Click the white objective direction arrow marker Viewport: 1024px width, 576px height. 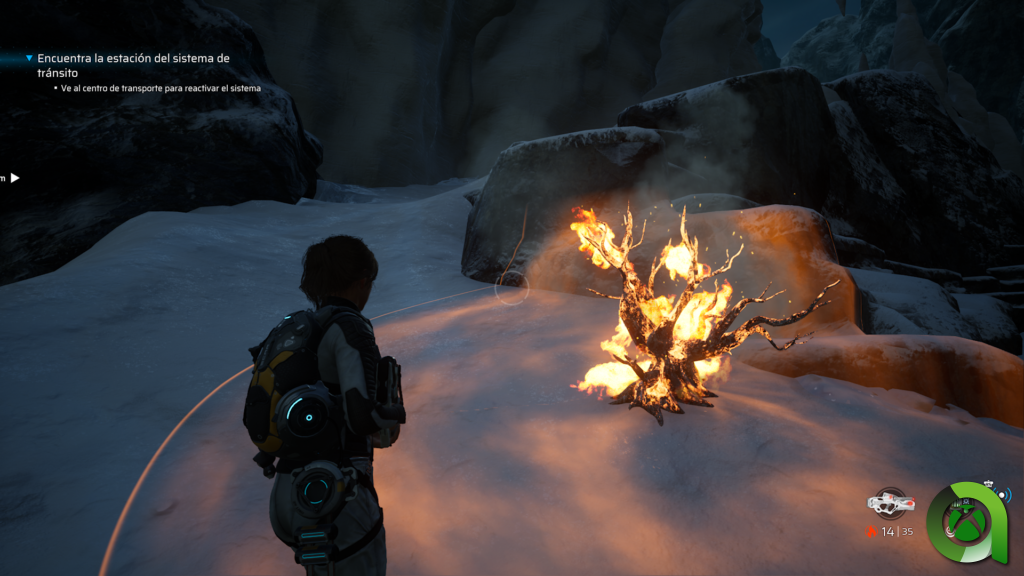coord(15,178)
